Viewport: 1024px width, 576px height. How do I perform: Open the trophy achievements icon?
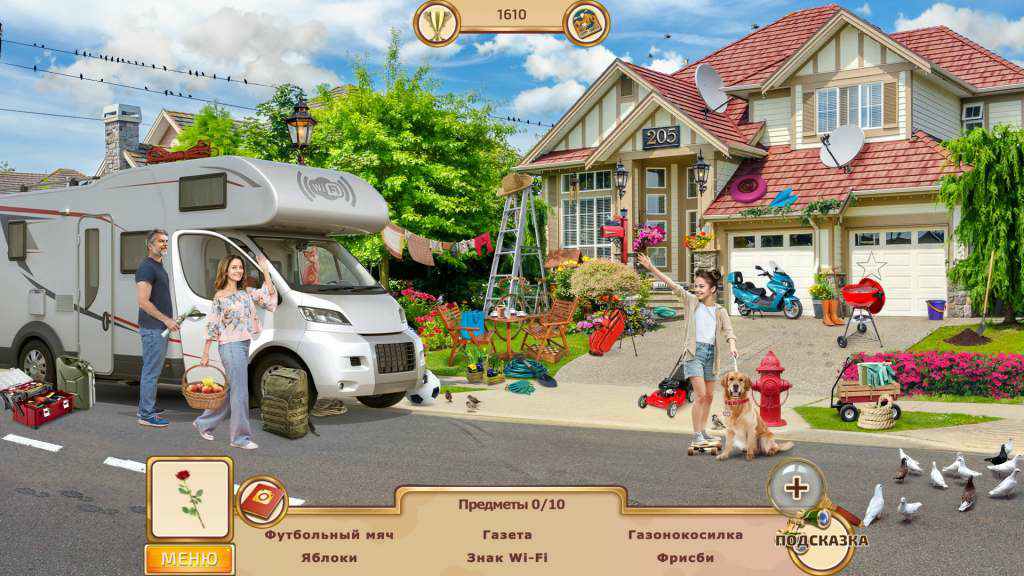click(x=437, y=22)
